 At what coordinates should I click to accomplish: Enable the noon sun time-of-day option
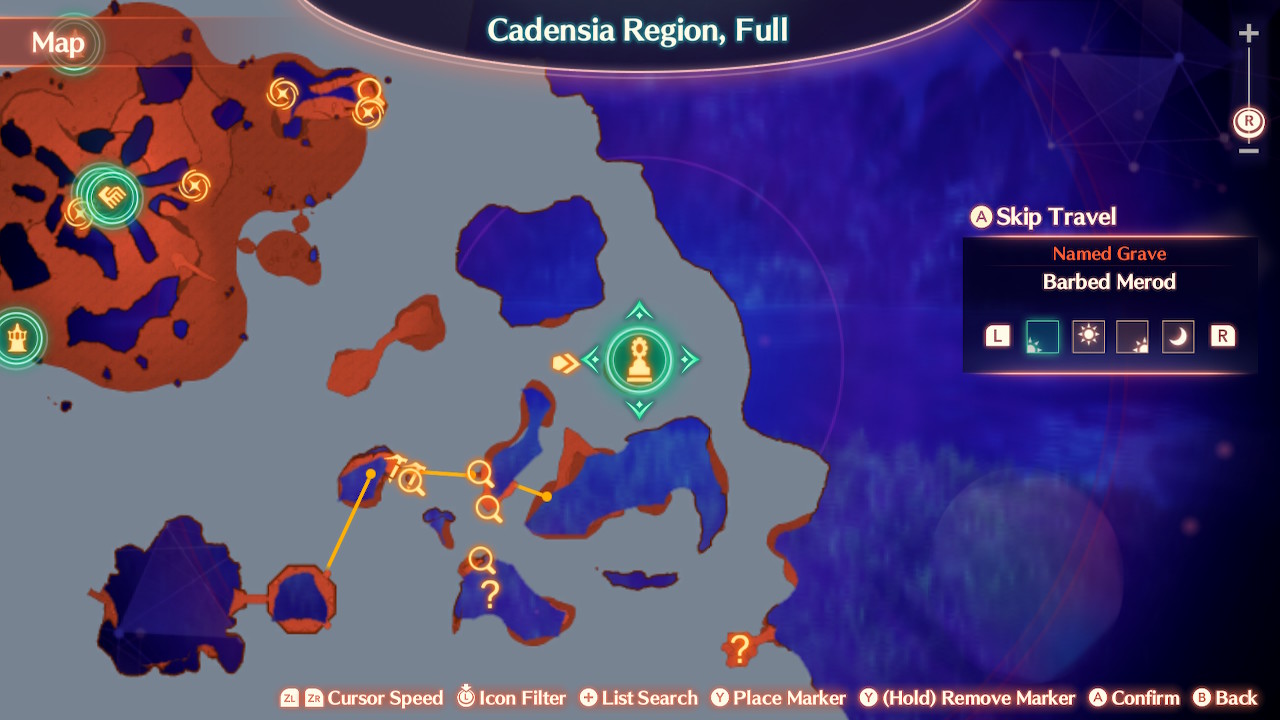(1088, 336)
